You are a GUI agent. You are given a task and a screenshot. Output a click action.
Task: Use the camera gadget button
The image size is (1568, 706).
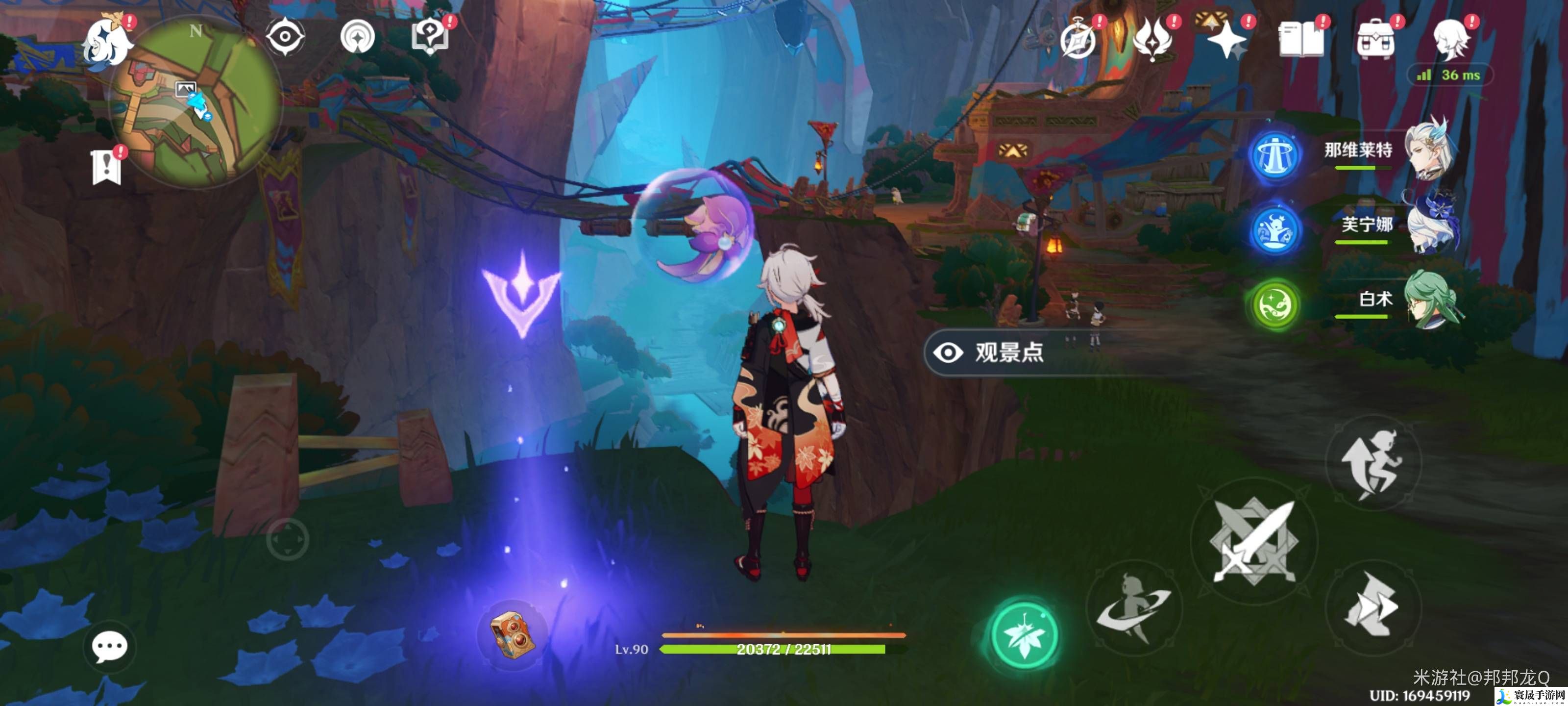point(513,634)
